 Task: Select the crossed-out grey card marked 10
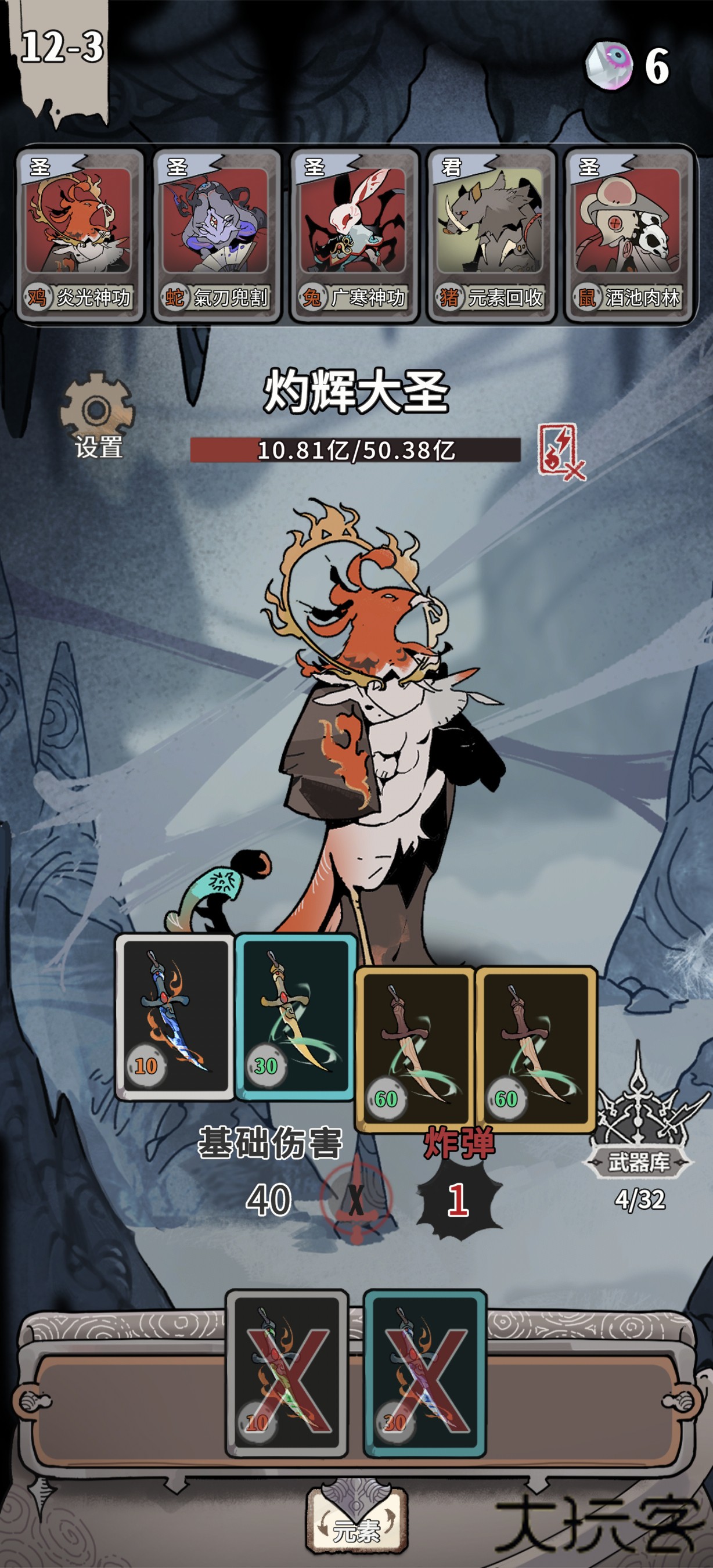287,1374
